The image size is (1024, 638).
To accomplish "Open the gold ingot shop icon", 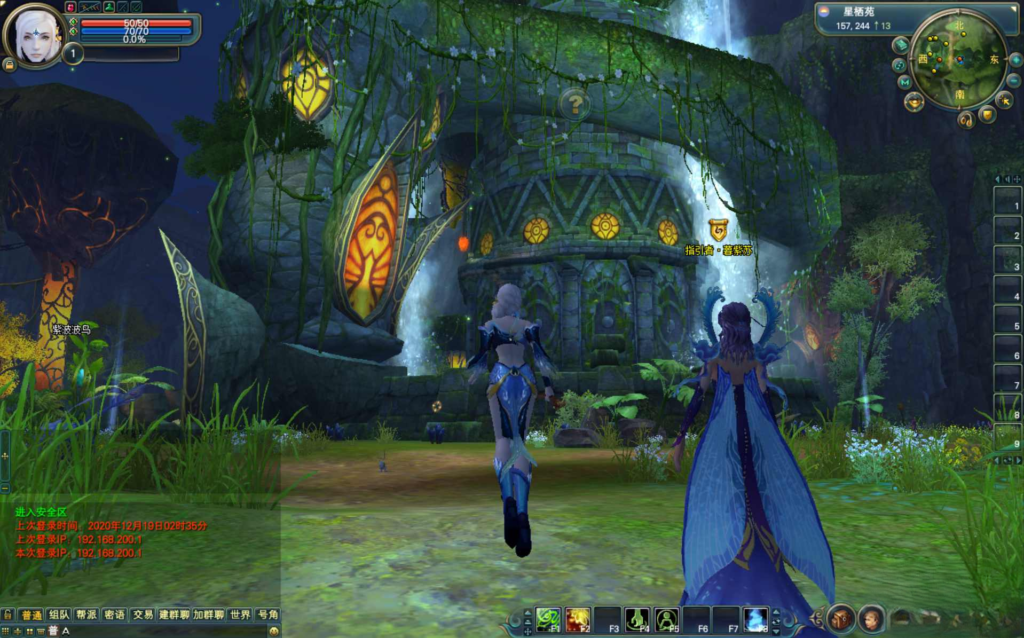I will tap(913, 101).
